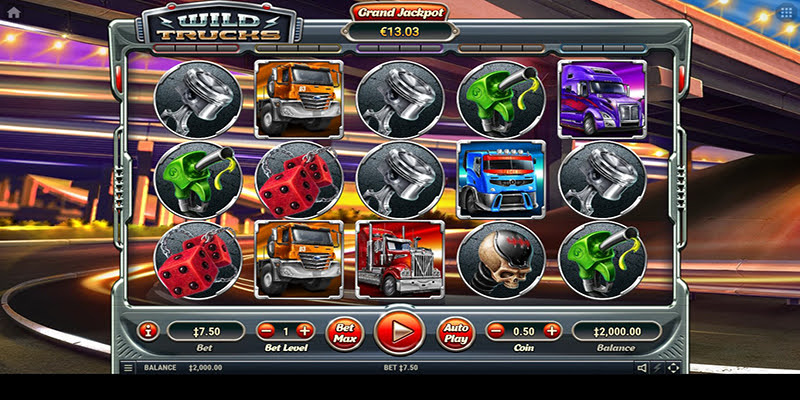Enter fullscreen mode
Image resolution: width=800 pixels, height=400 pixels.
(x=672, y=368)
